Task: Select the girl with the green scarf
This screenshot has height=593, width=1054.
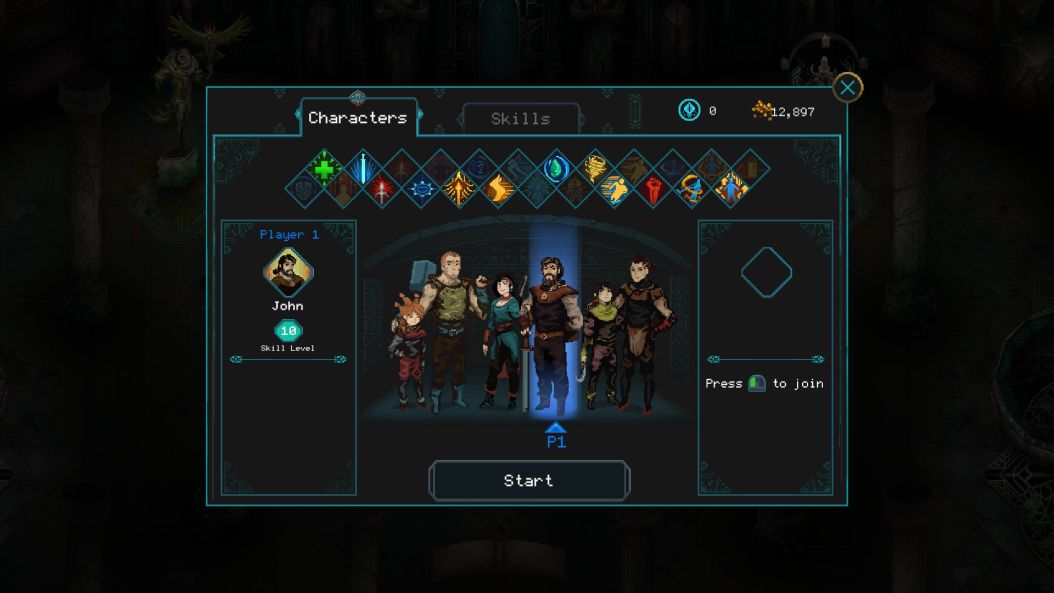Action: point(600,345)
